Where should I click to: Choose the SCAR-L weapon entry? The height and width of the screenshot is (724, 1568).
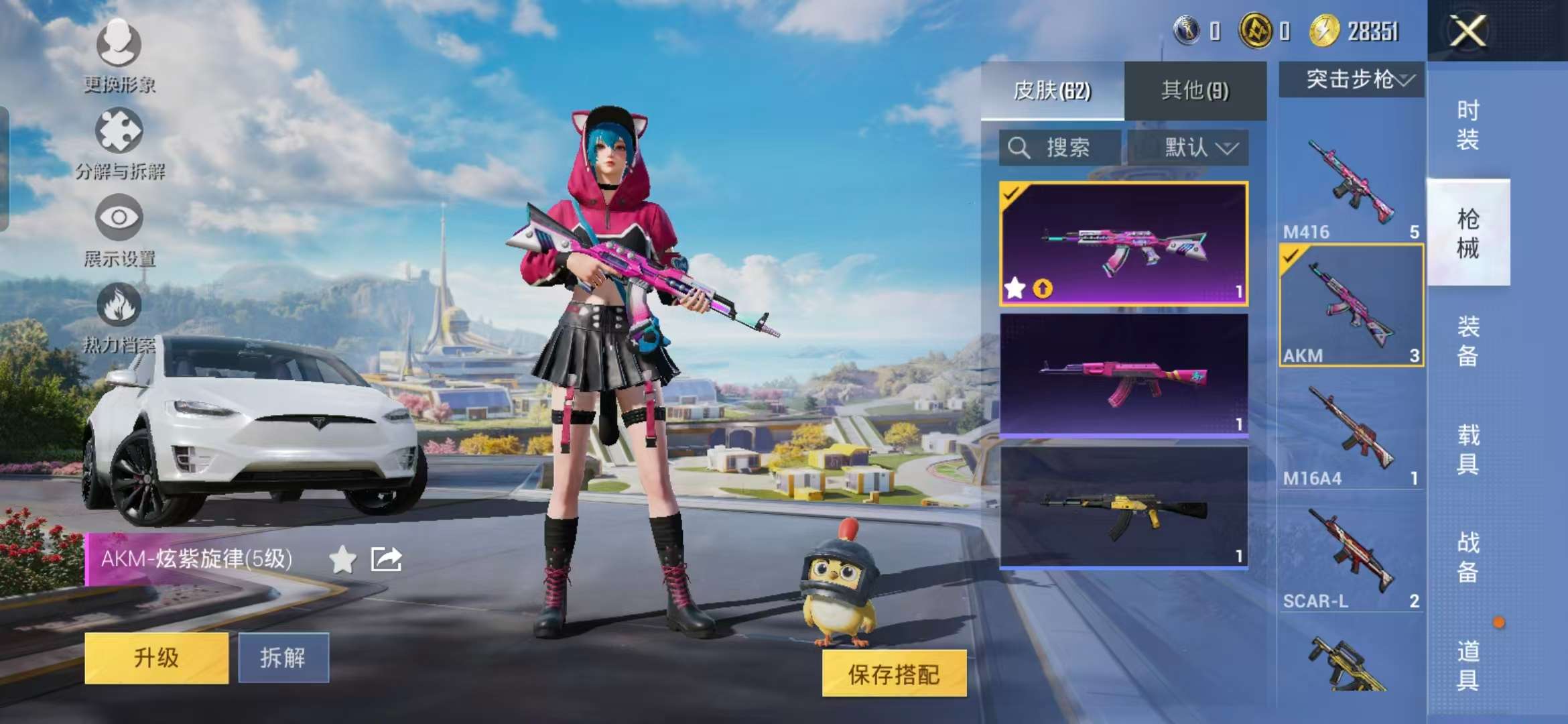coord(1351,556)
